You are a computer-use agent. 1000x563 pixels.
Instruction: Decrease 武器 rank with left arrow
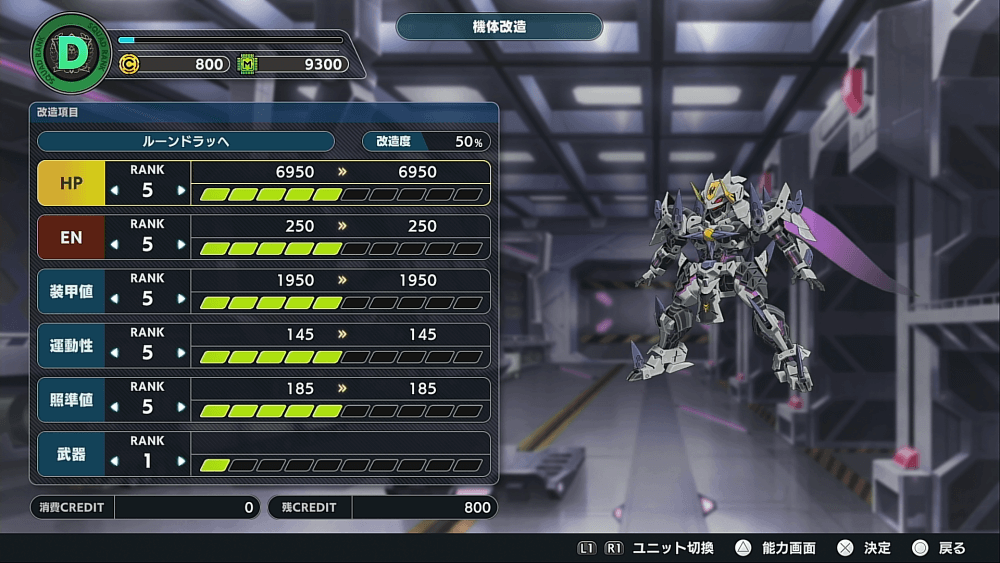(x=114, y=461)
